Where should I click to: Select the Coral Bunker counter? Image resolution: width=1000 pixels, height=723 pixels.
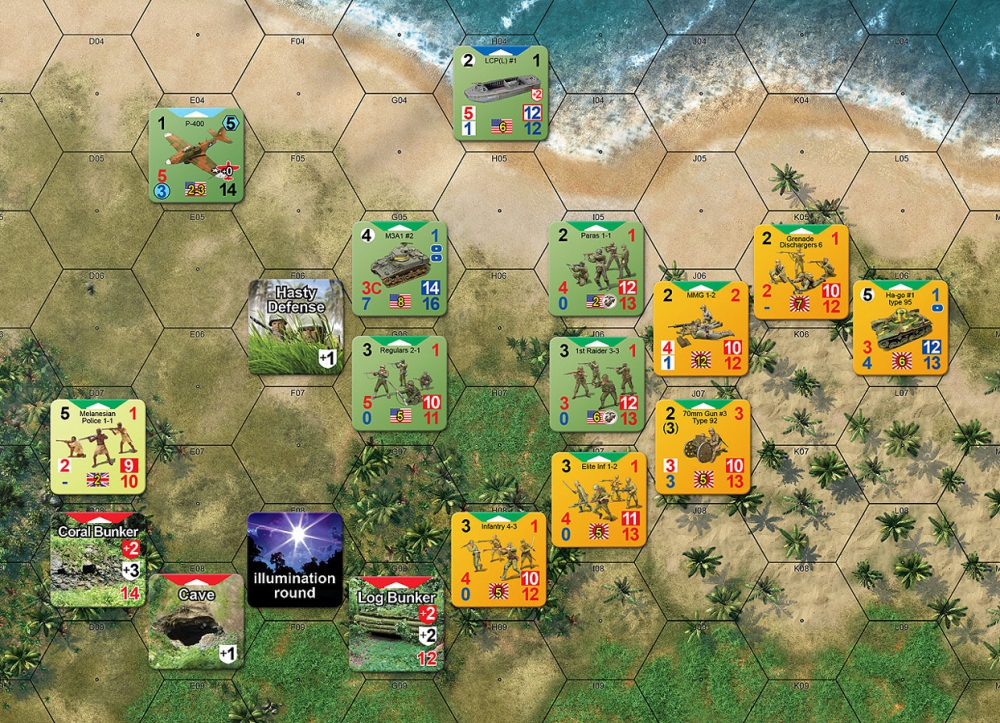97,560
